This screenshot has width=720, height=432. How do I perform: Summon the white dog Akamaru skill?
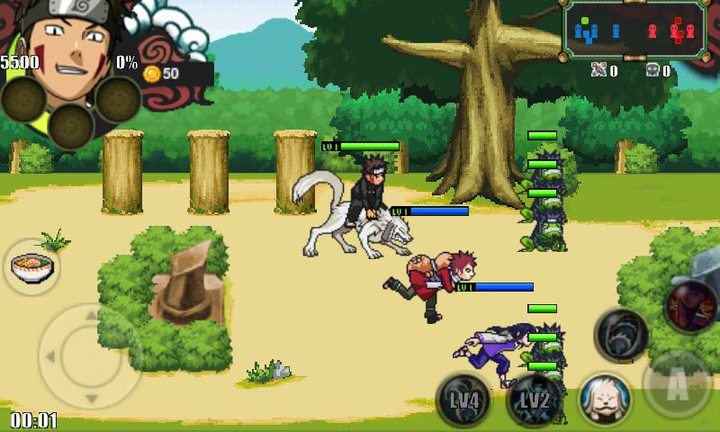pyautogui.click(x=604, y=398)
